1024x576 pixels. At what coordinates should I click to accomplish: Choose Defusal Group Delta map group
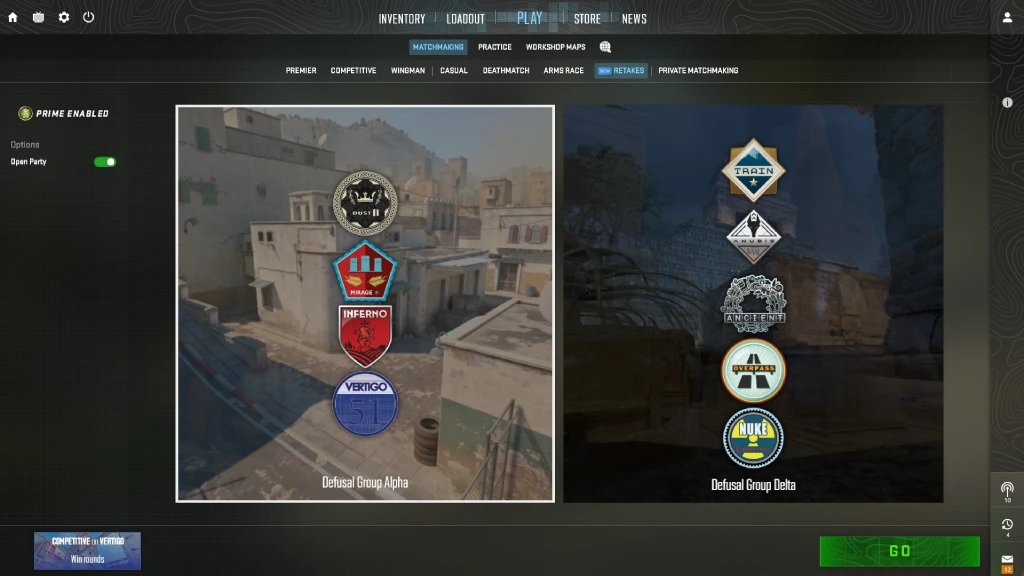click(753, 303)
